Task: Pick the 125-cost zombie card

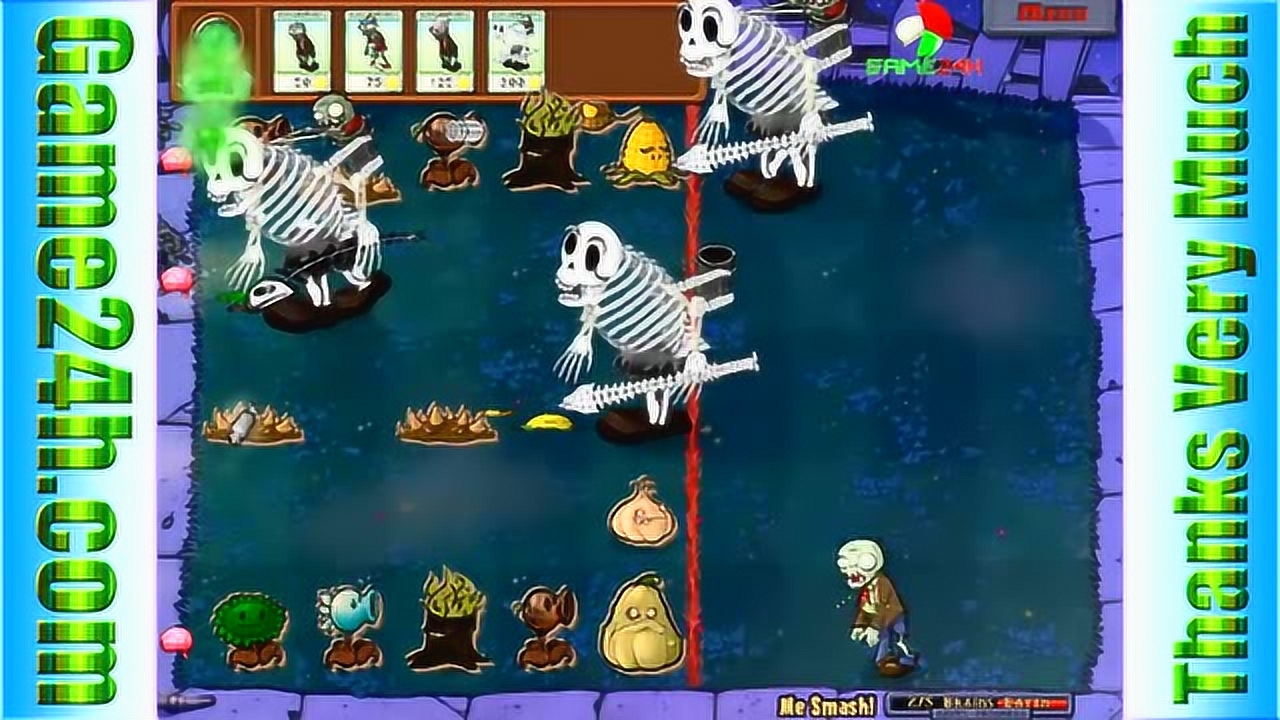Action: tap(444, 52)
